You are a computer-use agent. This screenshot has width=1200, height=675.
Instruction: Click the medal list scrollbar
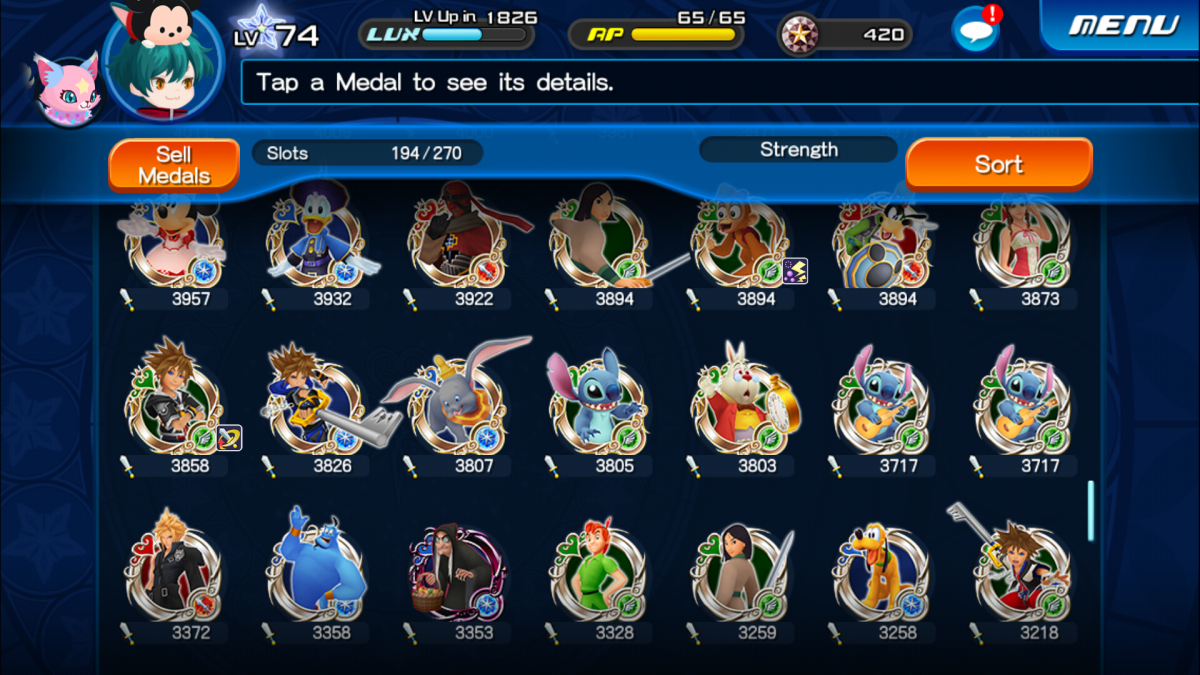click(x=1090, y=510)
